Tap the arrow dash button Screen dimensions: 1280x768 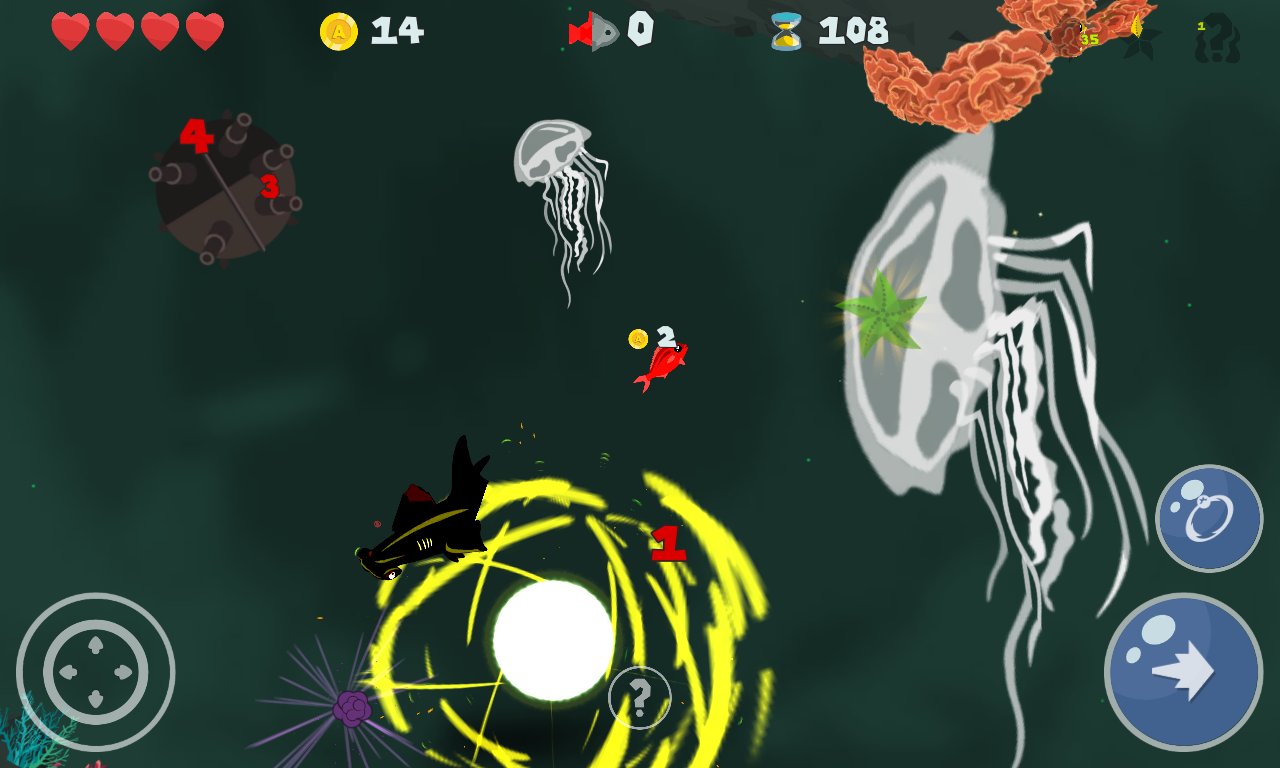click(x=1183, y=671)
